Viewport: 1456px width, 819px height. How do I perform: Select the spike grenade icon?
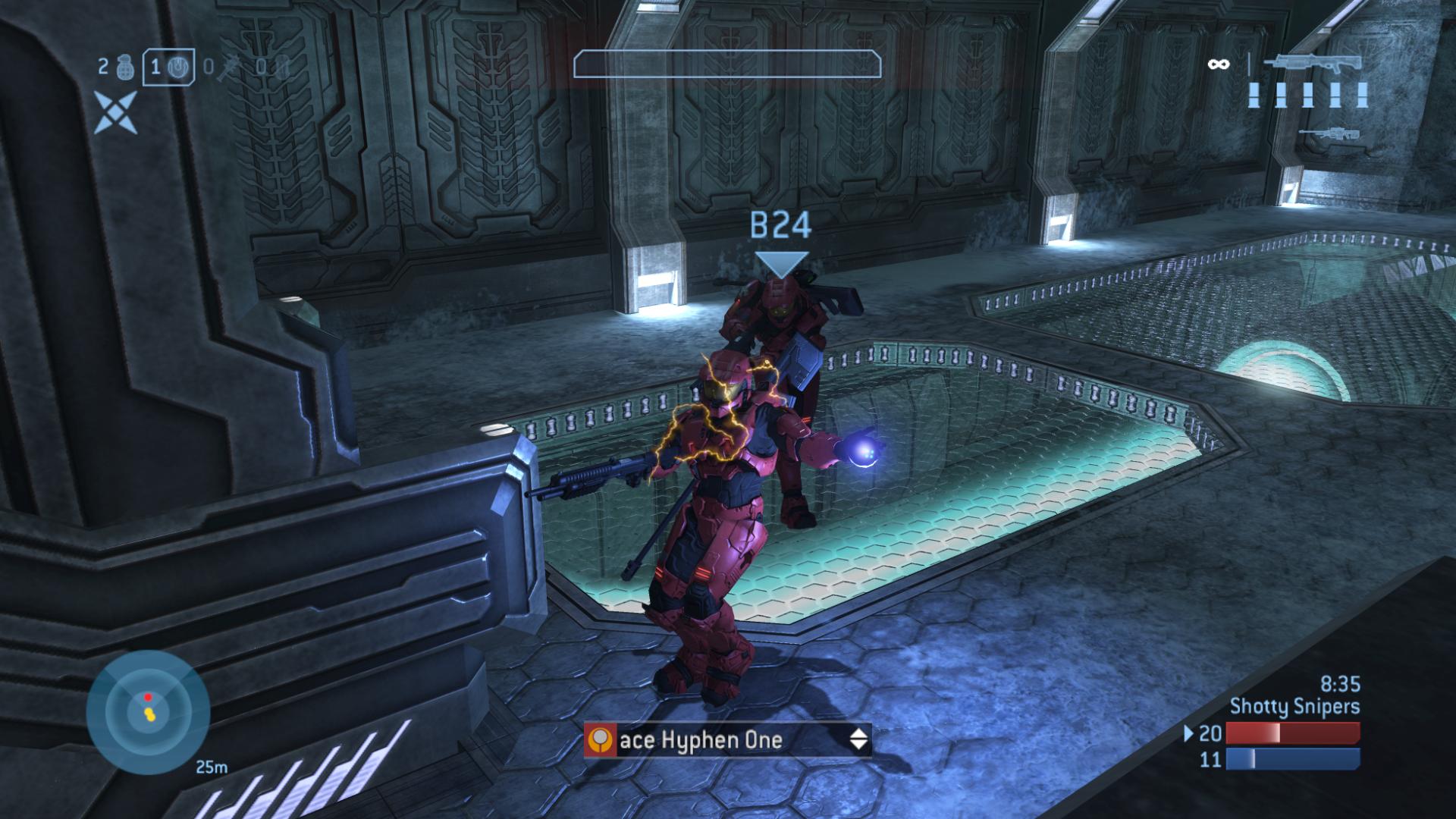(226, 68)
